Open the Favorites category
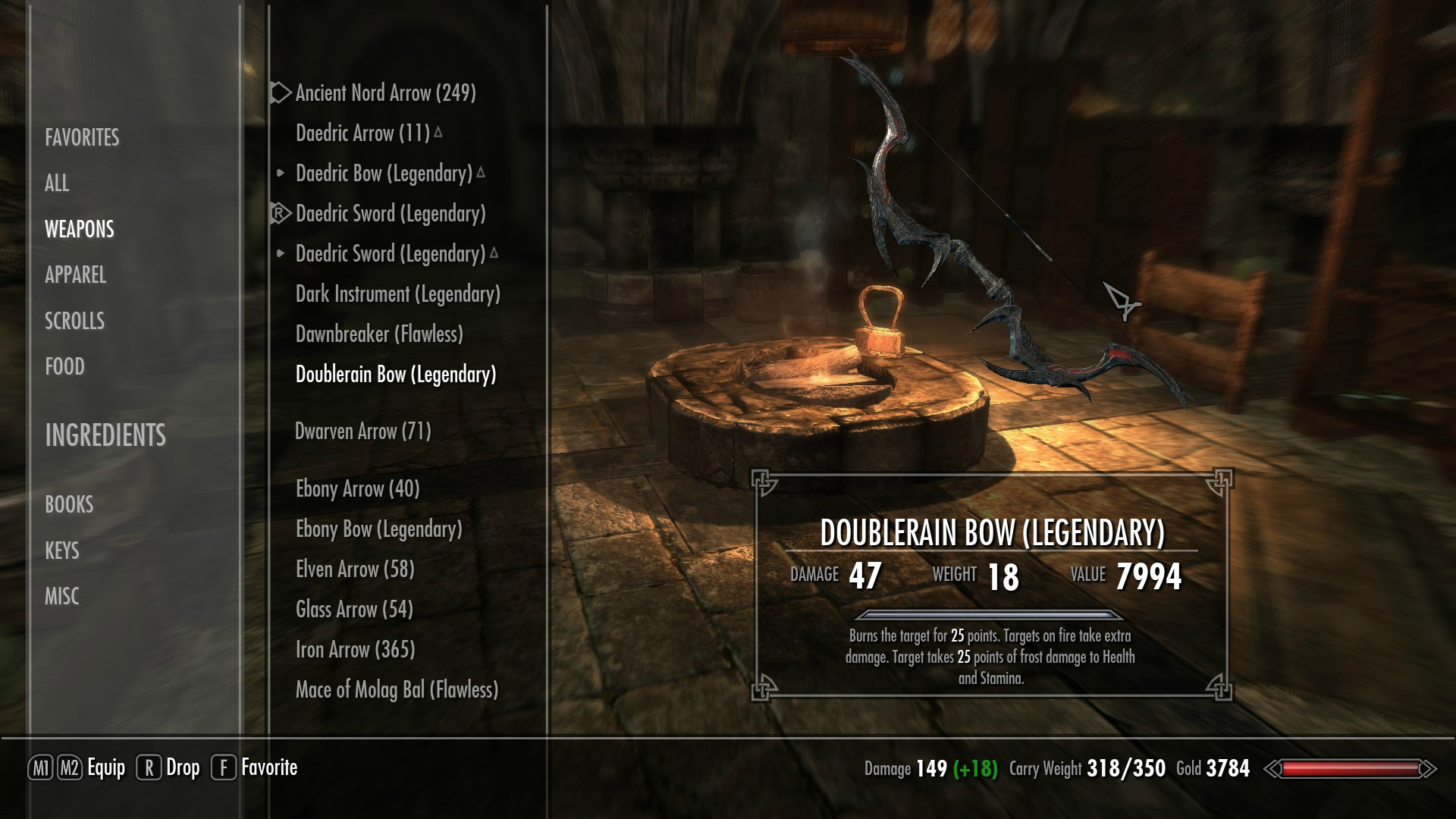 [82, 137]
